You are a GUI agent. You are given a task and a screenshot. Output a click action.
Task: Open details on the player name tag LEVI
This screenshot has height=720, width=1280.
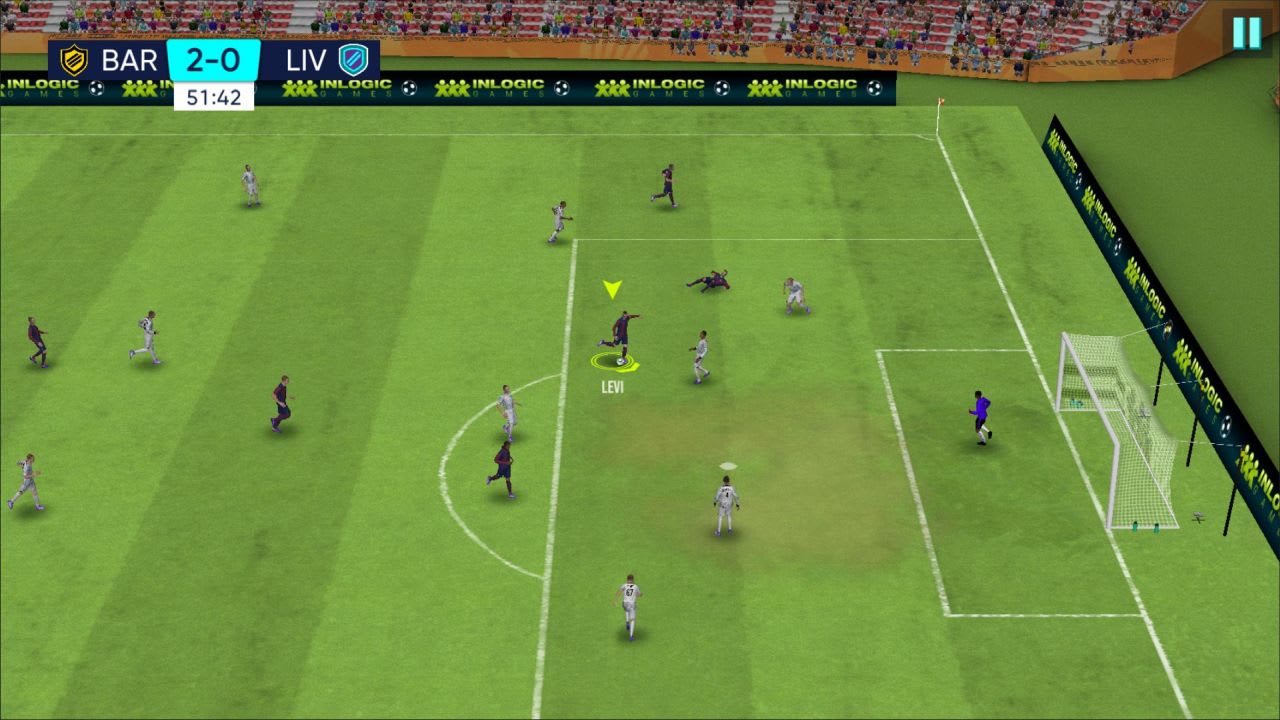click(613, 386)
